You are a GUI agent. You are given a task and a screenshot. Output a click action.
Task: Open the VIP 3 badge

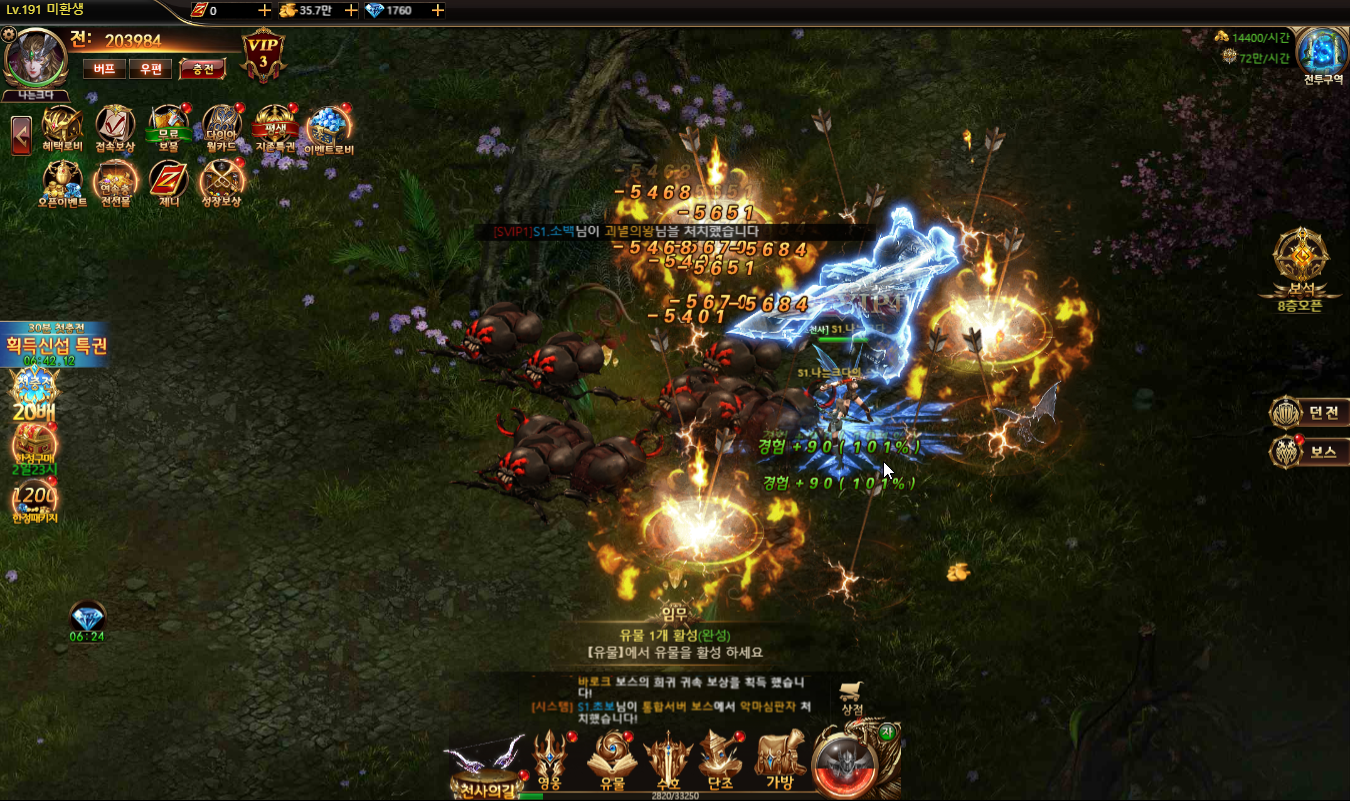pos(263,54)
